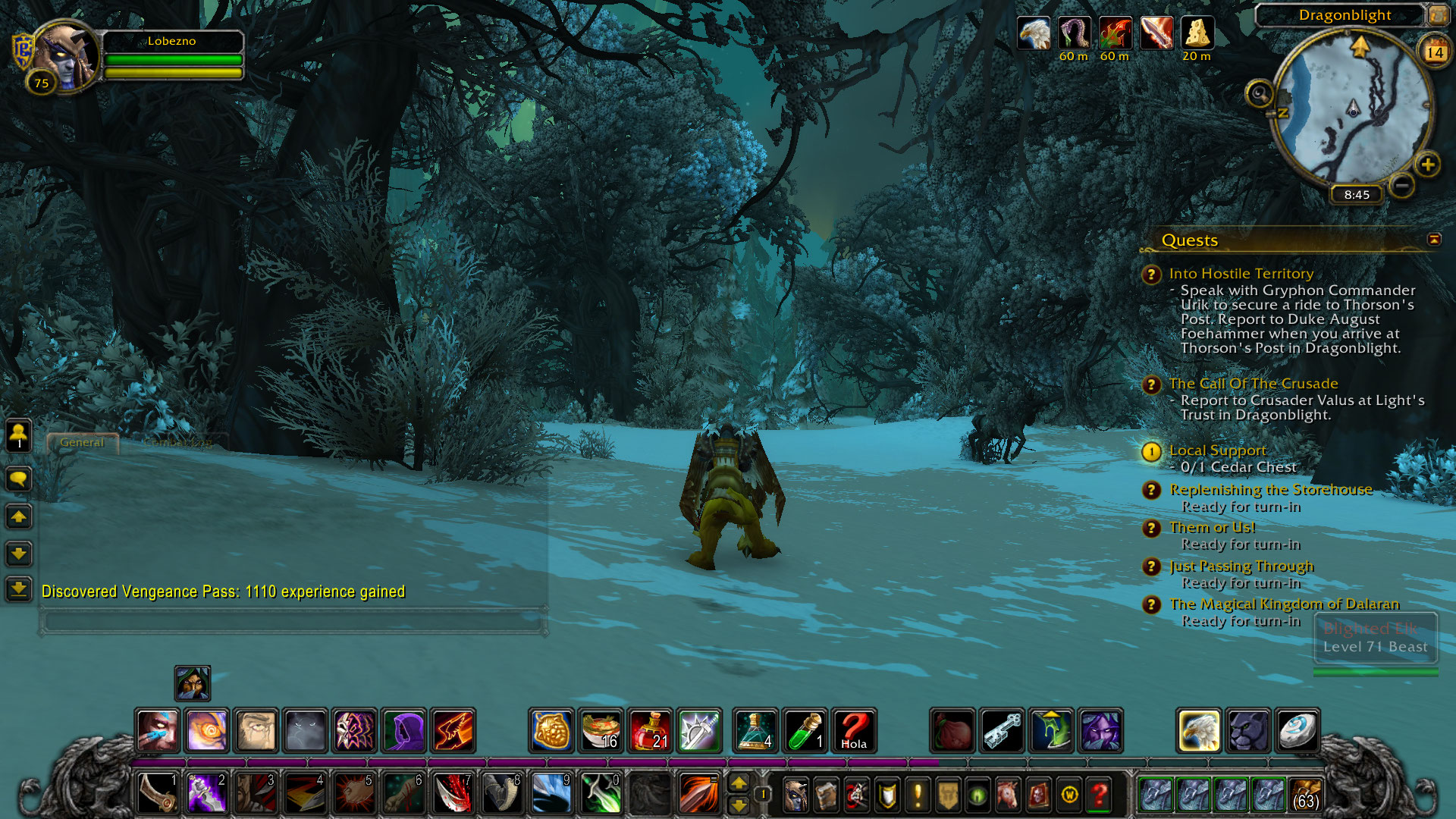Select the Local Support quest entry

[1217, 450]
